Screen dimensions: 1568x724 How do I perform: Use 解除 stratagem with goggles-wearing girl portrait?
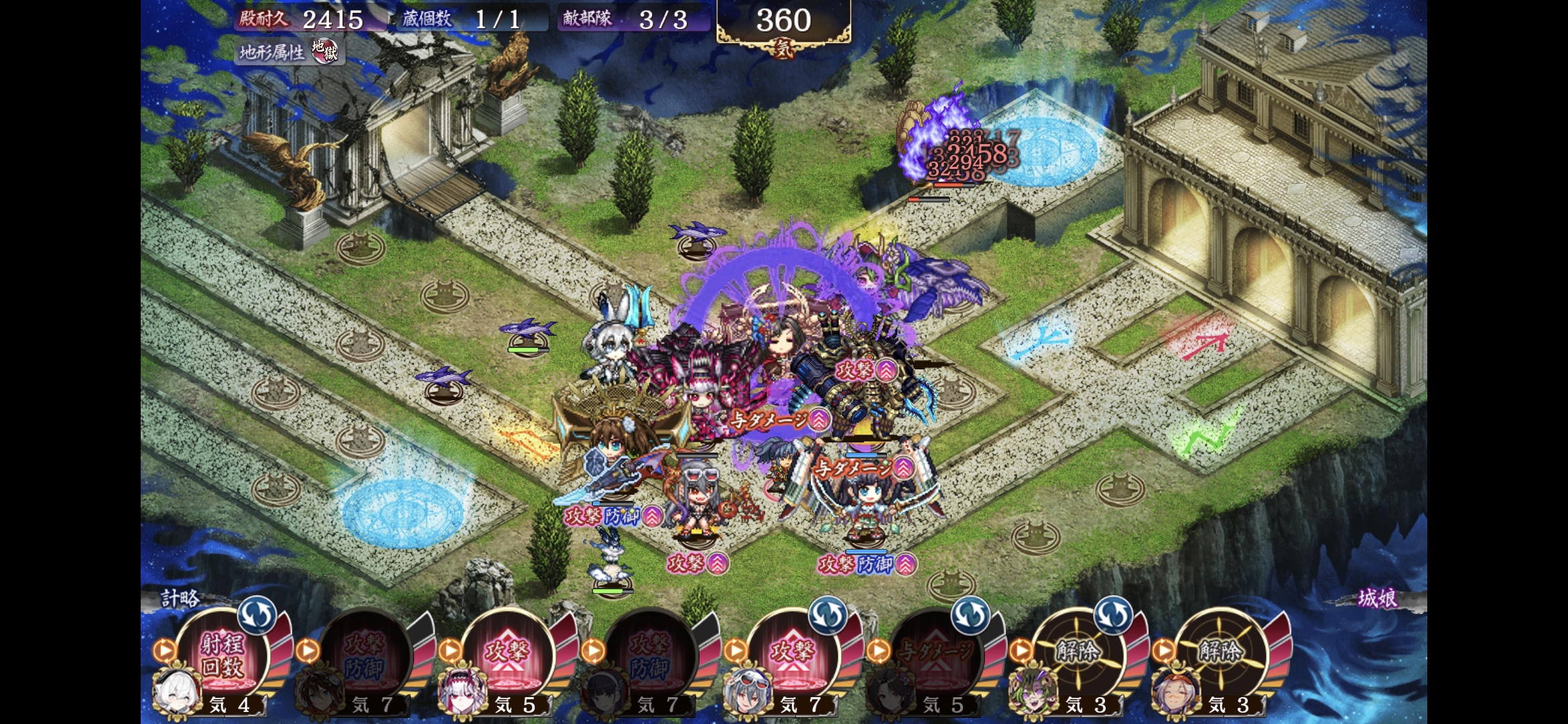point(1221,655)
